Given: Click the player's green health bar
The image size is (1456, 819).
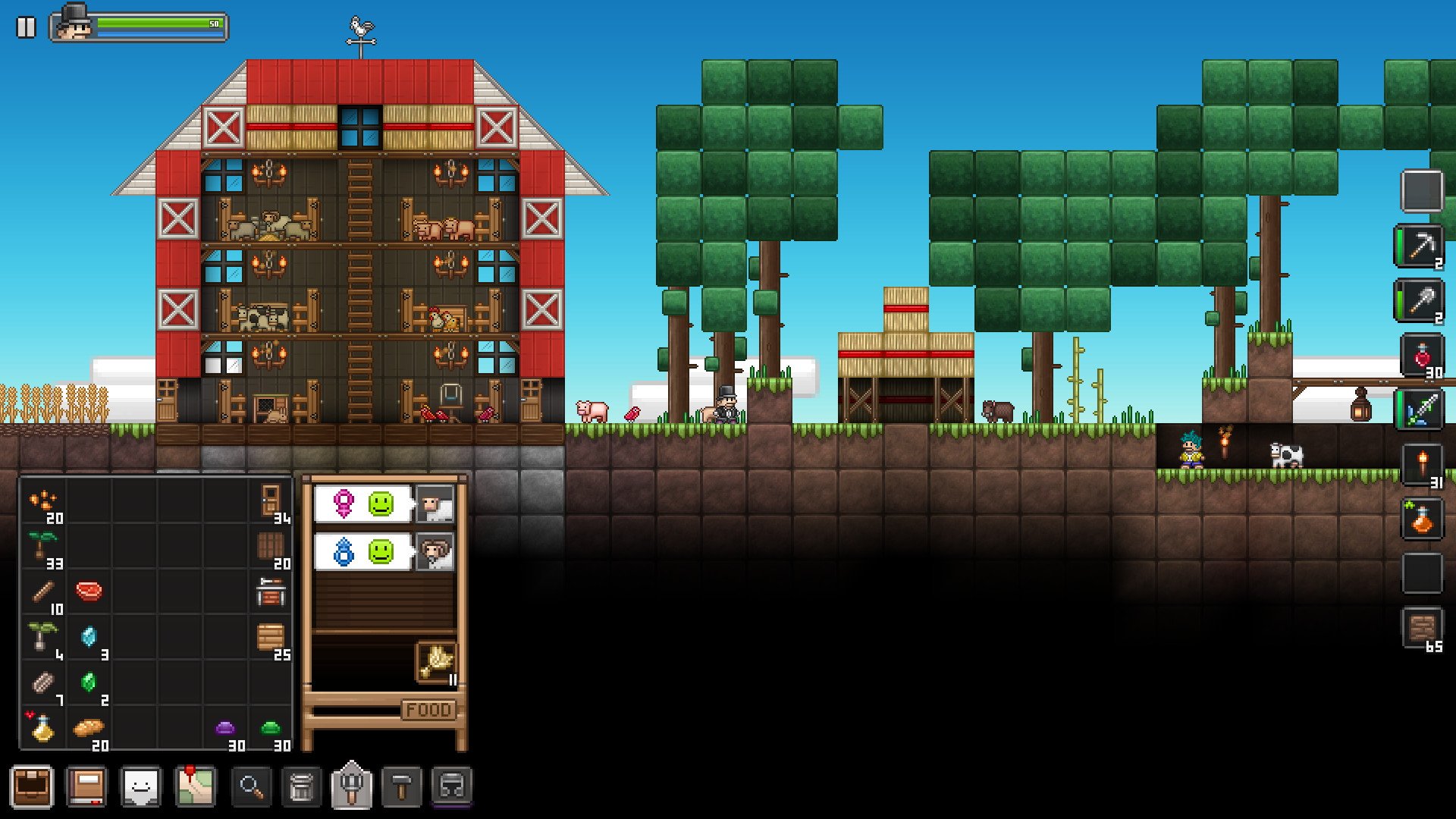Looking at the screenshot, I should pyautogui.click(x=159, y=23).
